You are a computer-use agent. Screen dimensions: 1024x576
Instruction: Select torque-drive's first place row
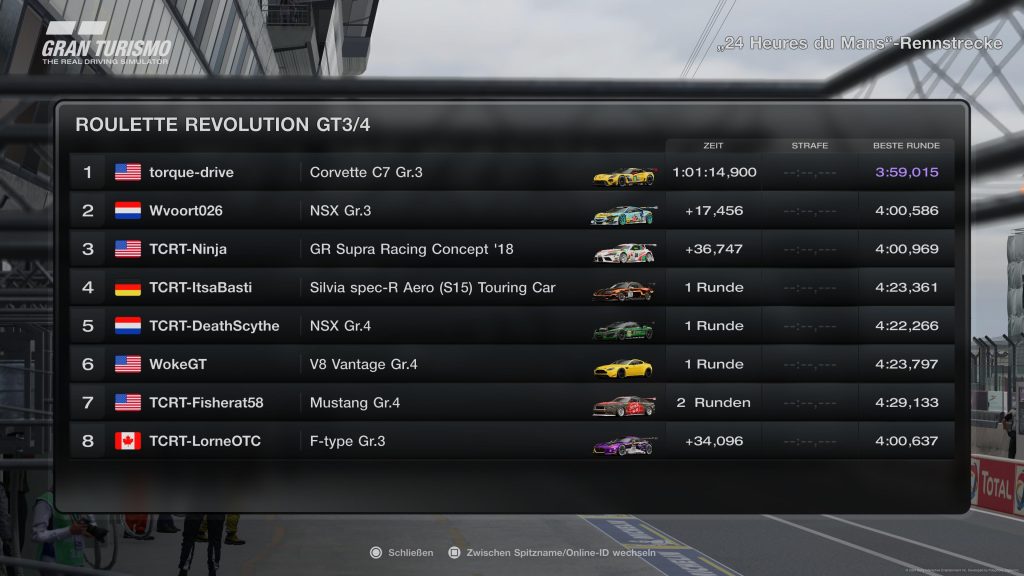[510, 172]
